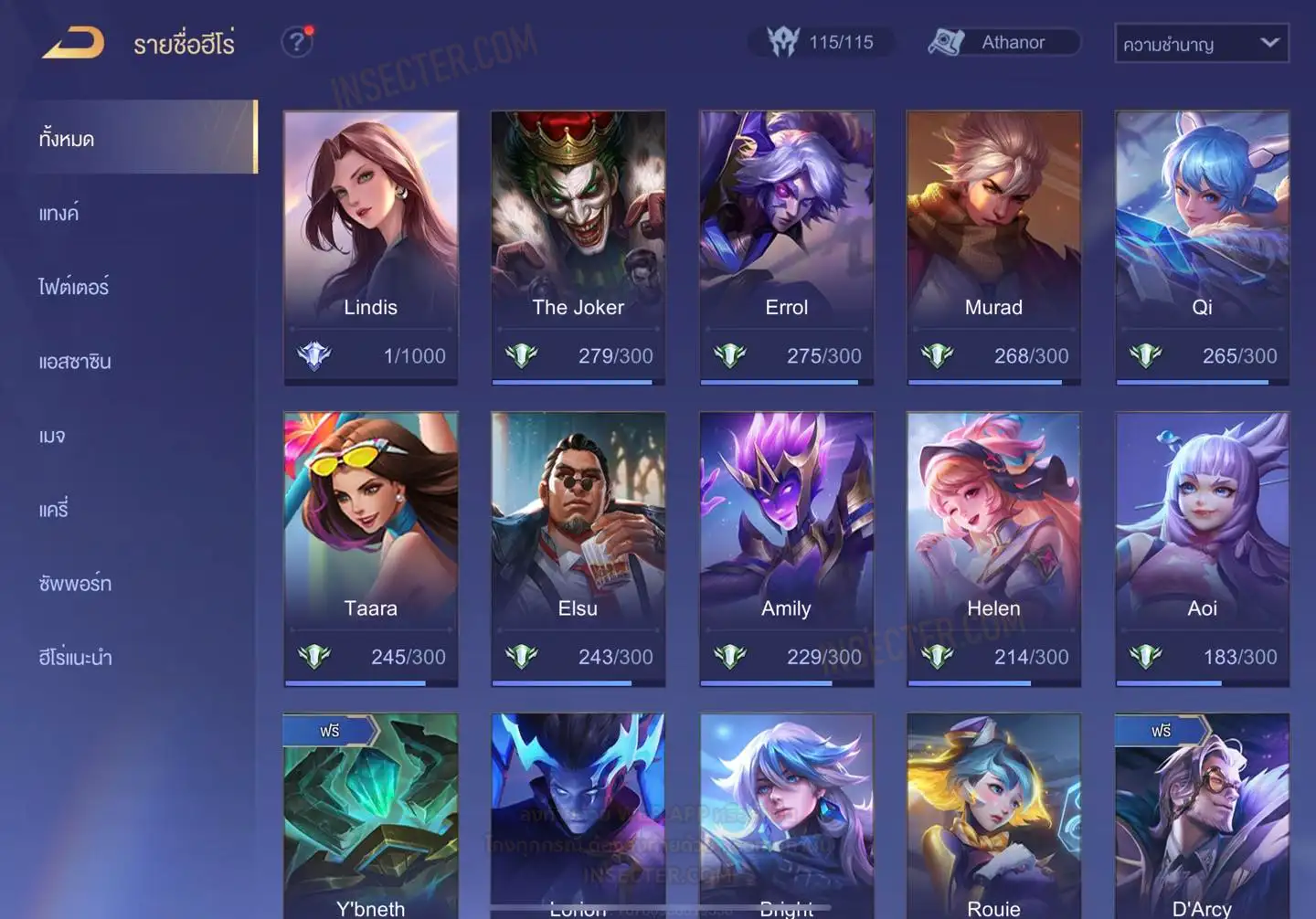
Task: Choose the แครี่ category tab
Action: tap(54, 510)
